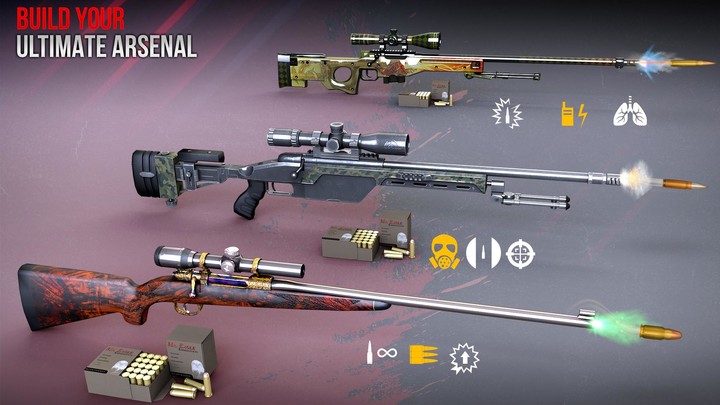The image size is (720, 405).
Task: Select the exploding bullet perk icon
Action: (507, 113)
